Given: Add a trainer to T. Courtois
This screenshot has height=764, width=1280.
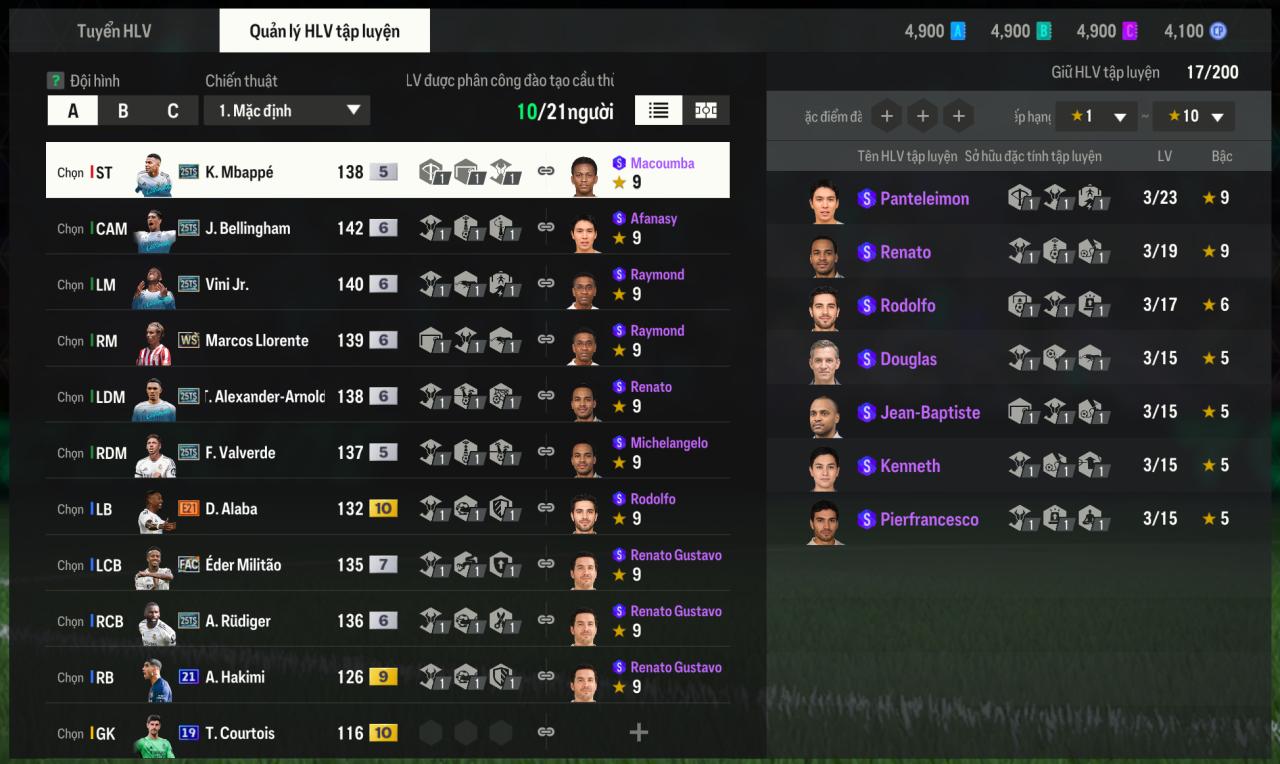Looking at the screenshot, I should click(638, 733).
